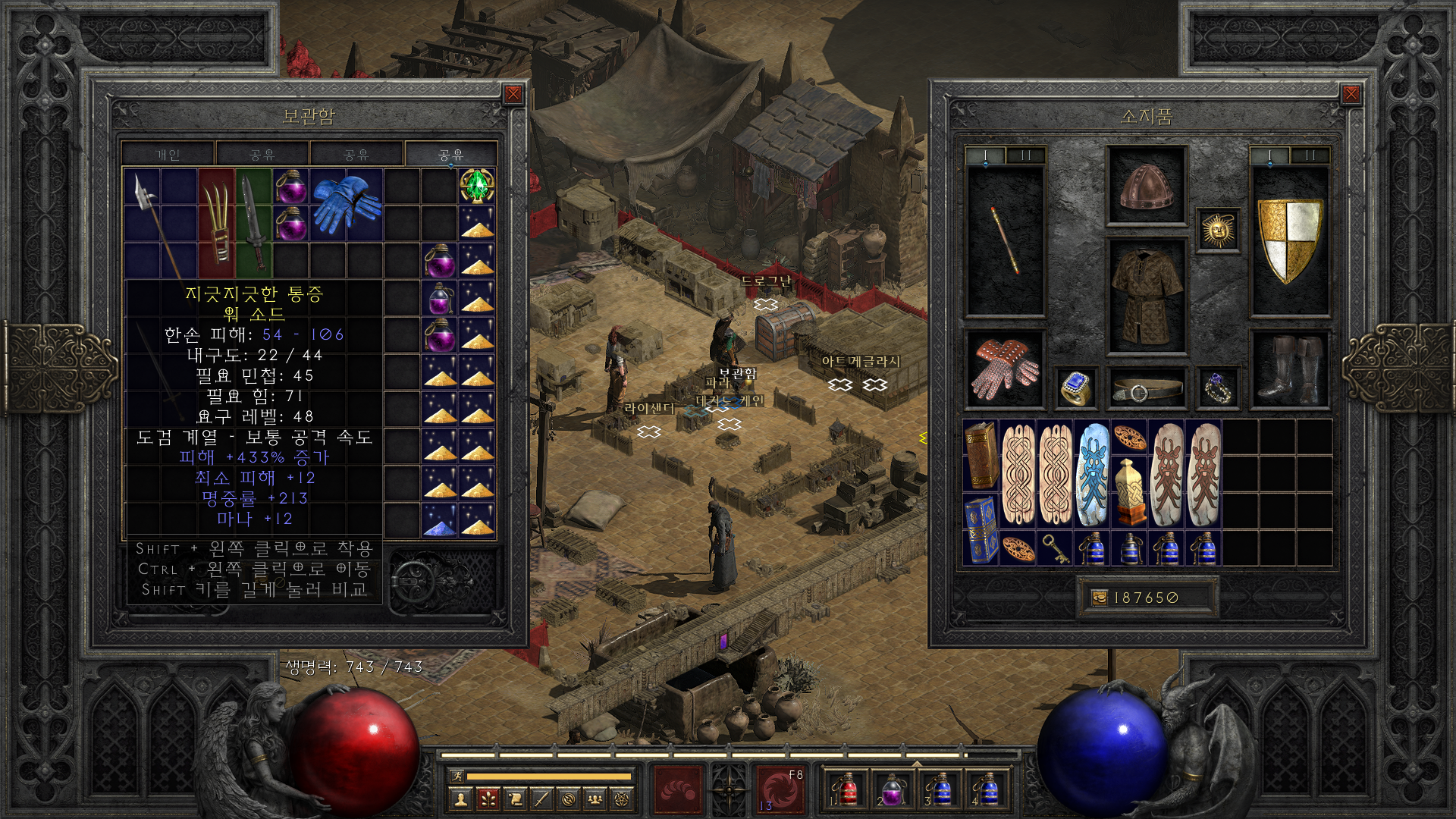Screen dimensions: 1456x819
Task: Use the red potion in belt slot 1
Action: [846, 790]
